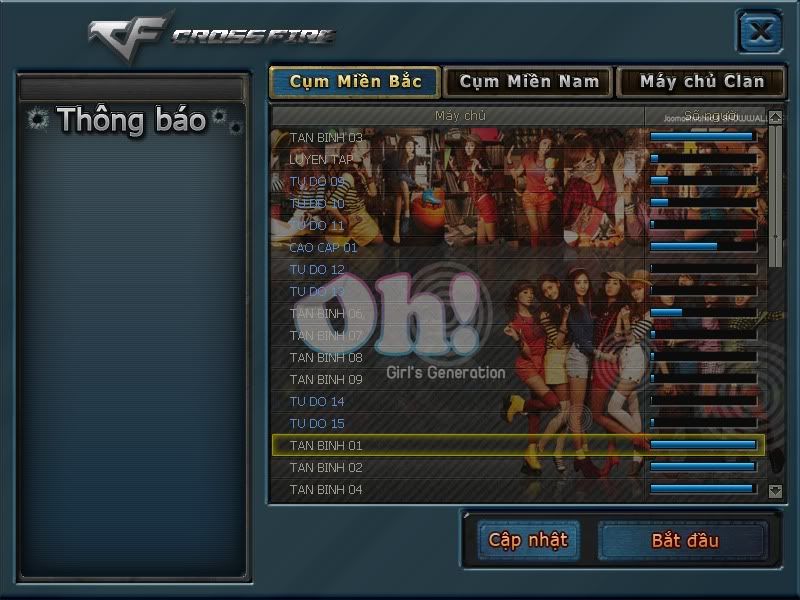Viewport: 800px width, 600px height.
Task: Pick the TU DO 14 server
Action: coord(317,401)
